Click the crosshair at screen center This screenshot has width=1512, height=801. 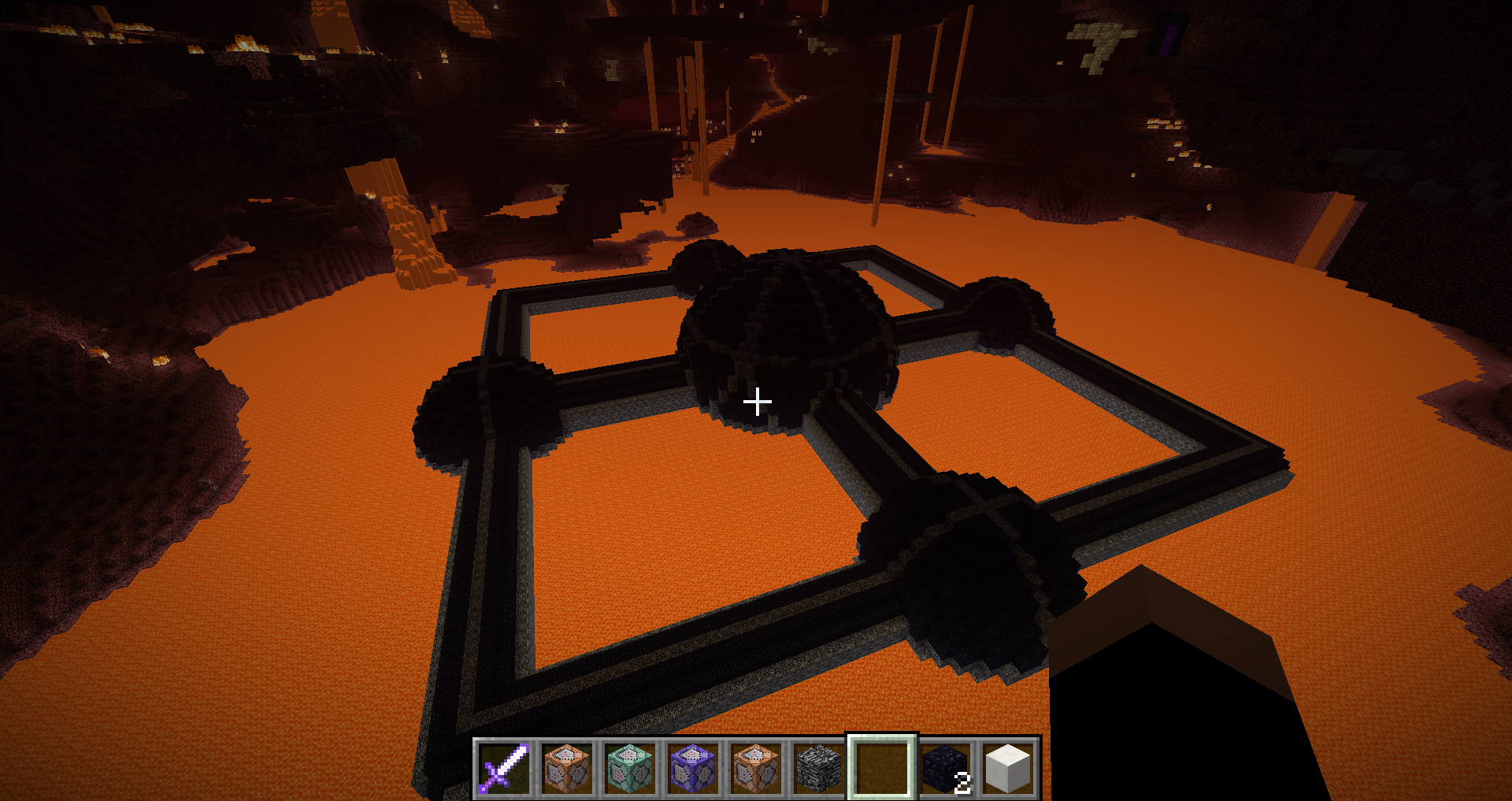(757, 402)
